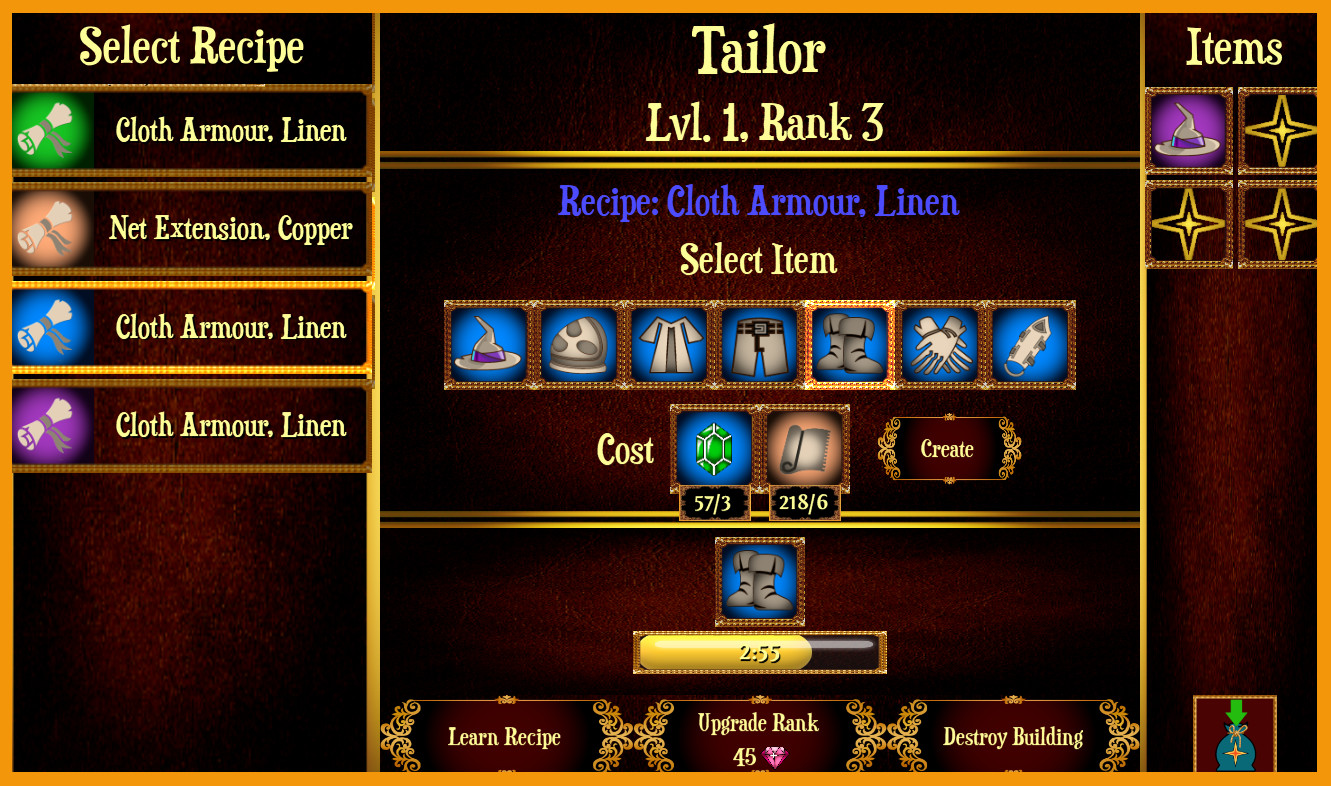The width and height of the screenshot is (1331, 786).
Task: Select the Net Extension, Copper recipe
Action: point(190,229)
